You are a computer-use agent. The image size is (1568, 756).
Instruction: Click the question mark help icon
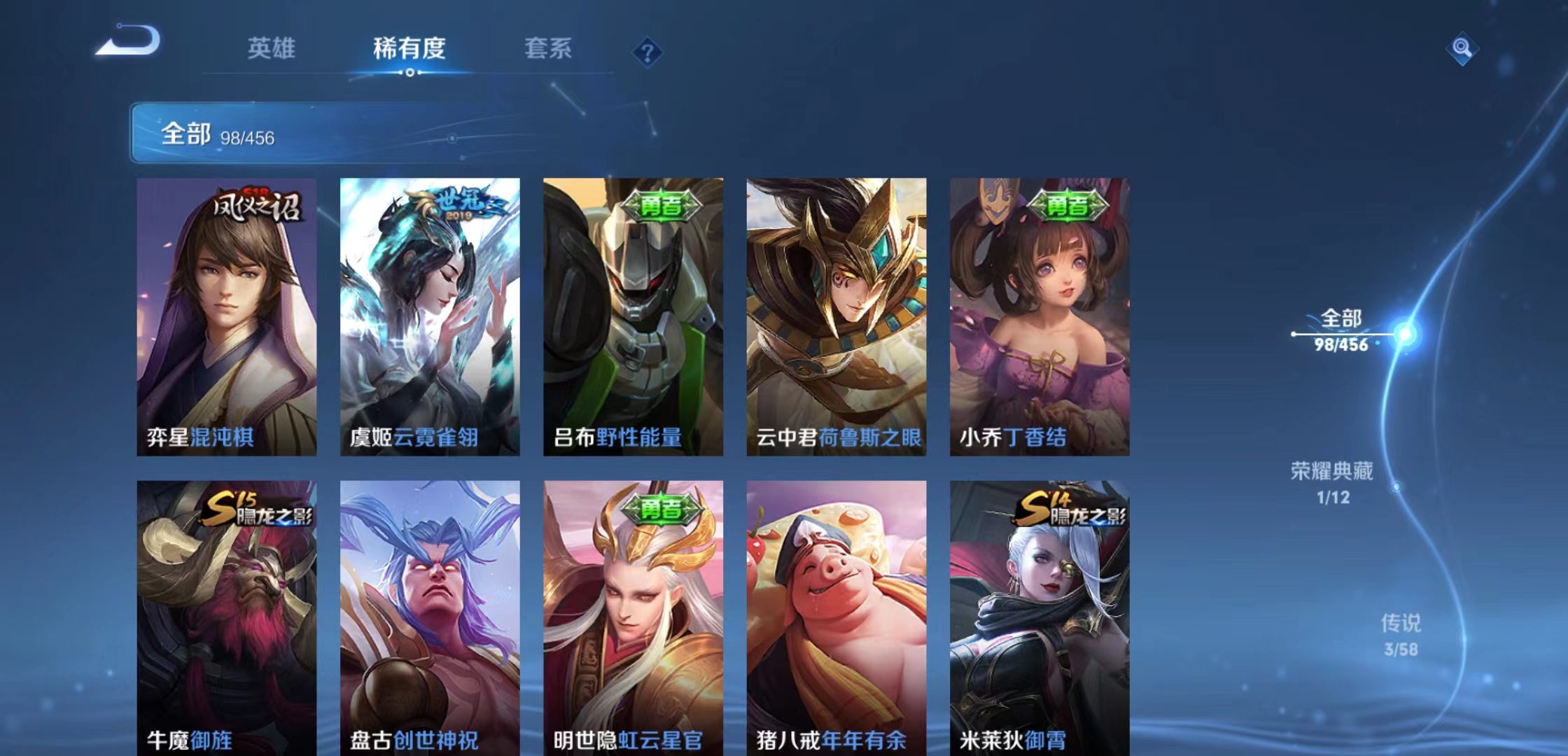(647, 50)
